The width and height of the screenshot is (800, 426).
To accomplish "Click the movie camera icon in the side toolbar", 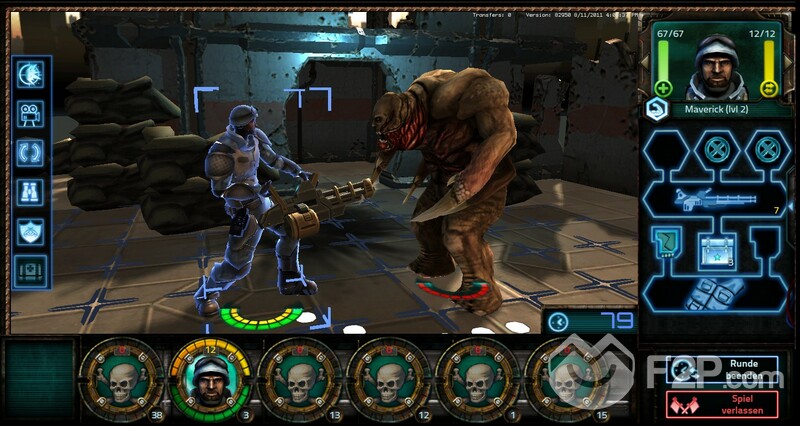I will pos(30,116).
